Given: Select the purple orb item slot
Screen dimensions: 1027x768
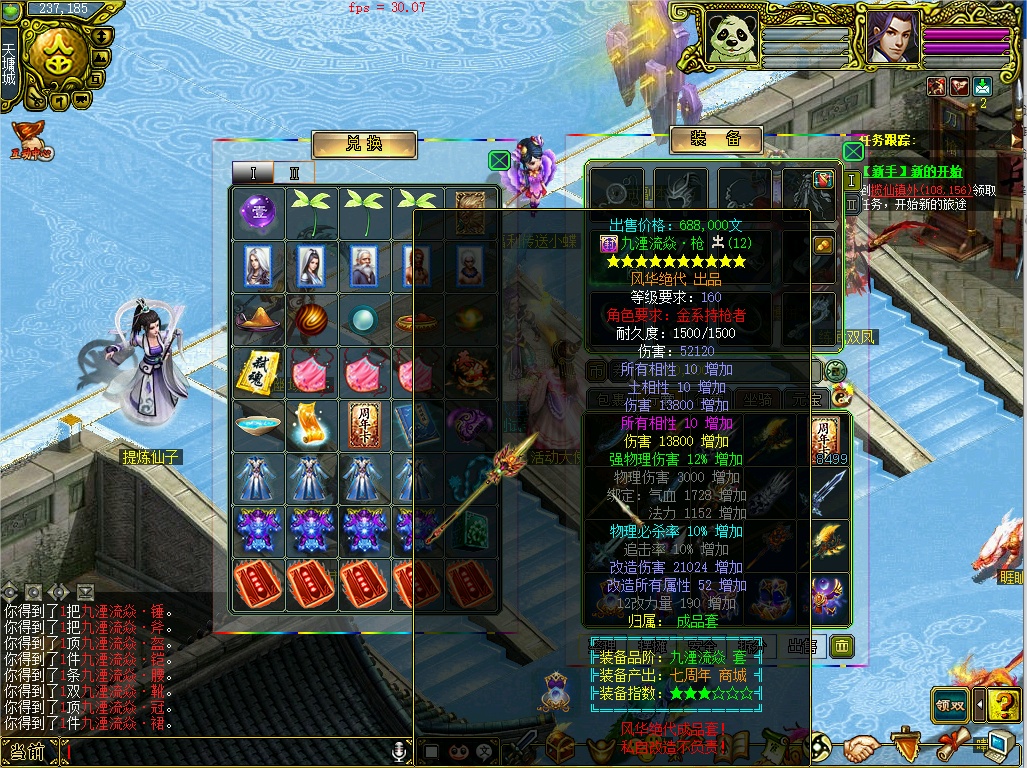Looking at the screenshot, I should (258, 211).
